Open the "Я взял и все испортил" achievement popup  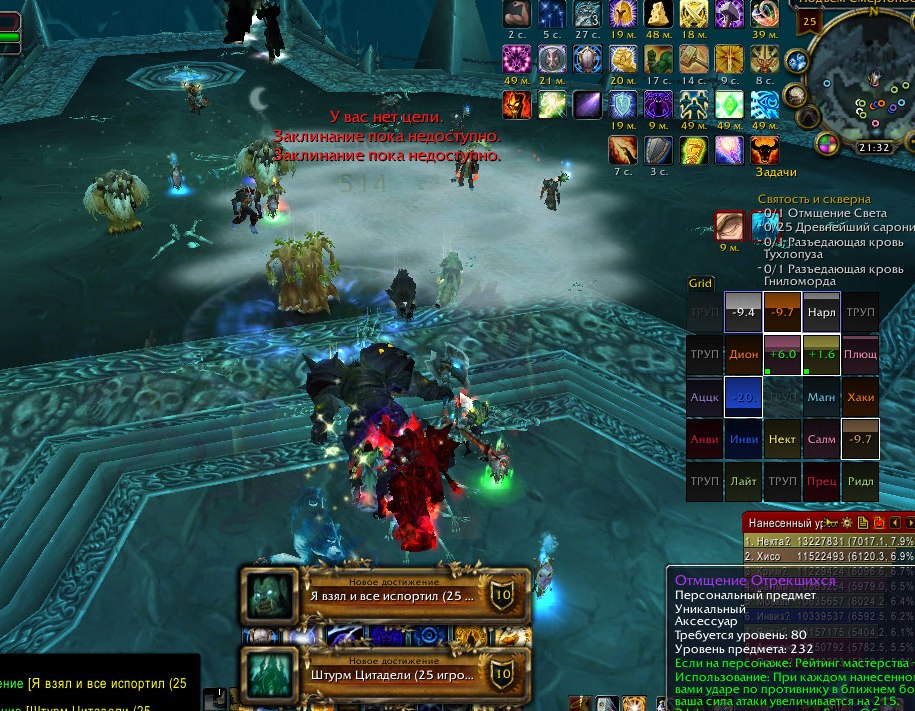click(x=385, y=597)
